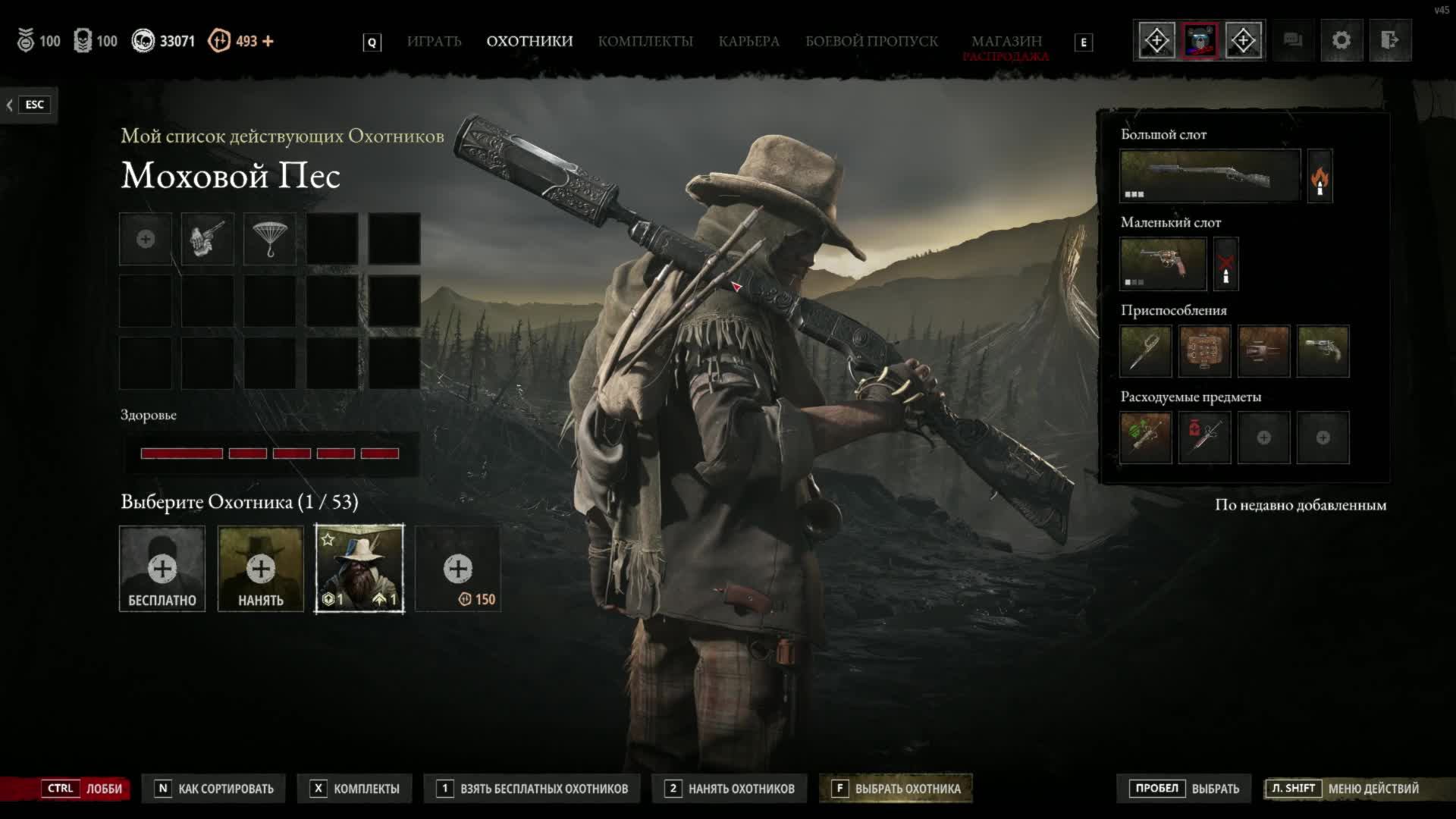Go back with the ESC button
This screenshot has width=1456, height=819.
click(x=28, y=105)
